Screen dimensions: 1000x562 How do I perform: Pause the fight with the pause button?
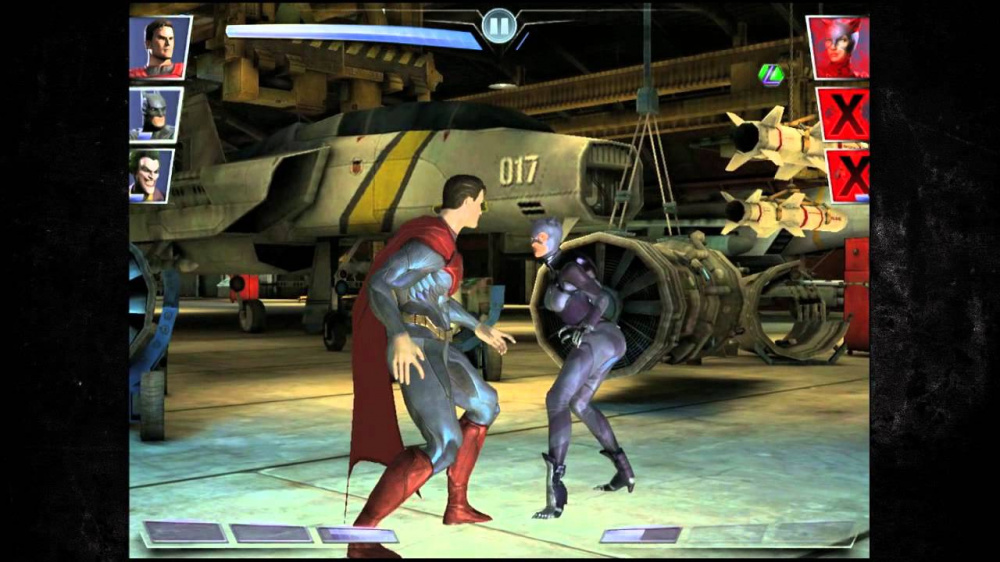[498, 26]
